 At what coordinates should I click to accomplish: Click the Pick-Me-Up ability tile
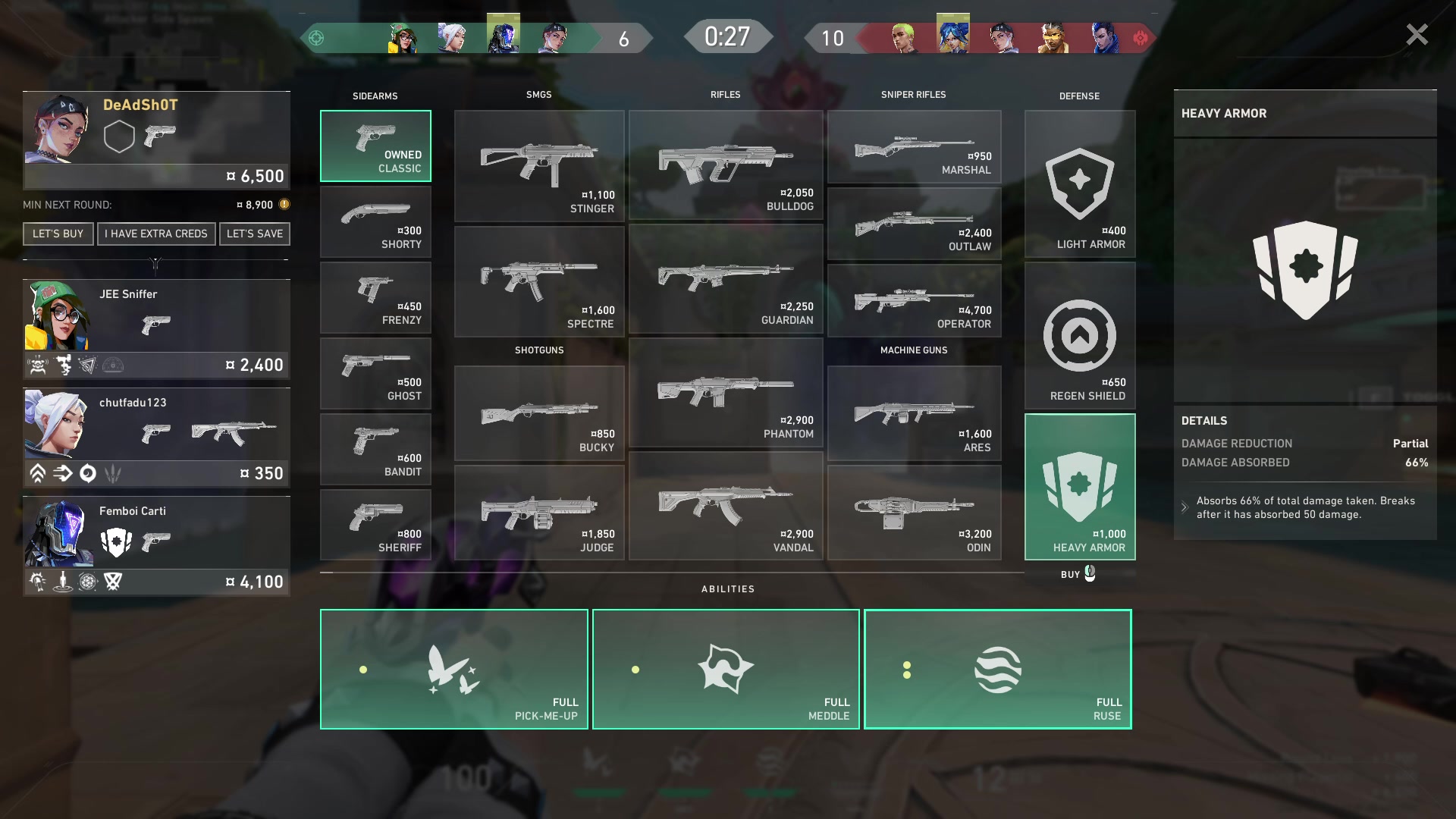click(453, 669)
